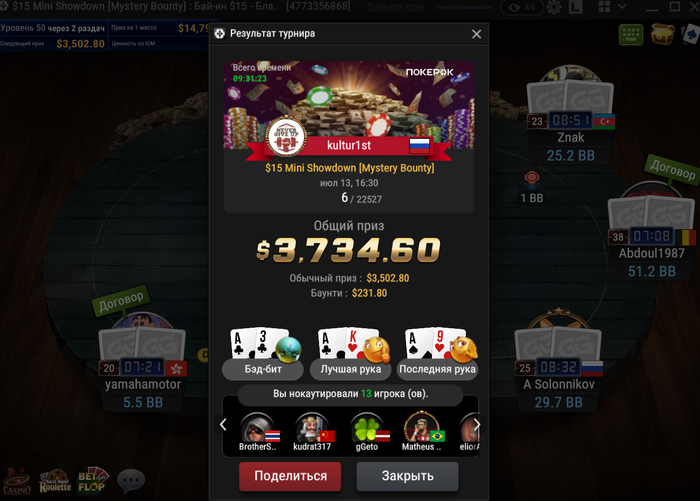Select knocked-out player Matheus's avatar
The height and width of the screenshot is (501, 700).
(x=421, y=427)
